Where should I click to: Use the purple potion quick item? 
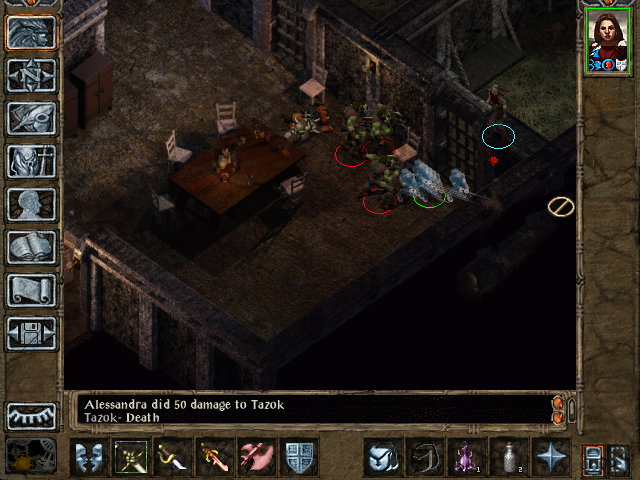tap(467, 457)
